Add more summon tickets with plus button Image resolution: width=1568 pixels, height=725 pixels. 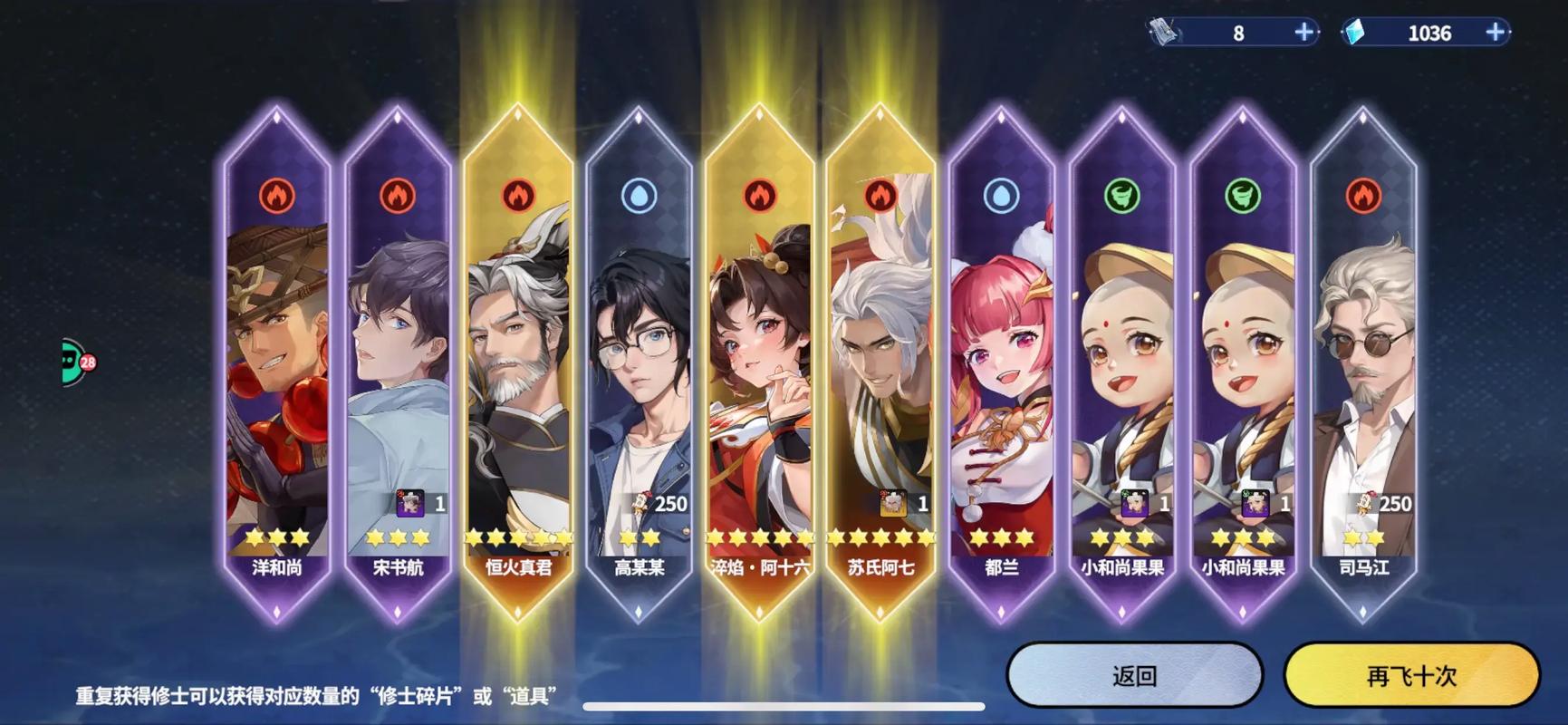pyautogui.click(x=1303, y=33)
